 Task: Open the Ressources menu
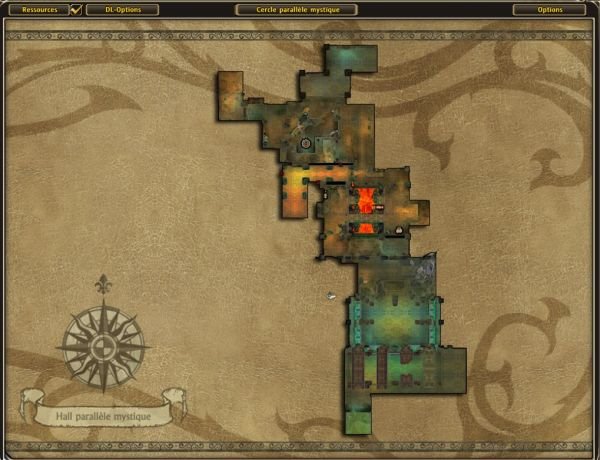39,10
